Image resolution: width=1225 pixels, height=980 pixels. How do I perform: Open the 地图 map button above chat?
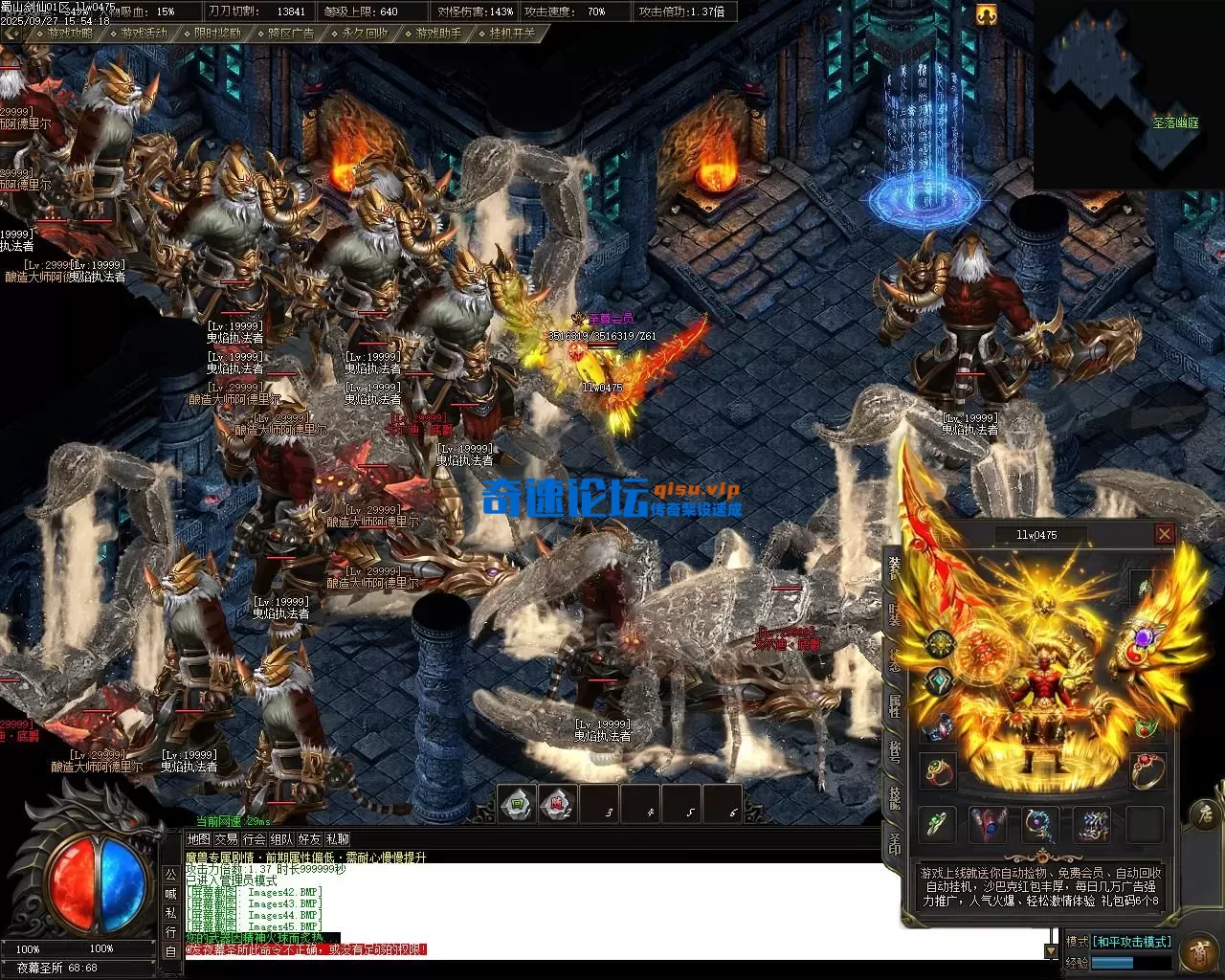[198, 839]
